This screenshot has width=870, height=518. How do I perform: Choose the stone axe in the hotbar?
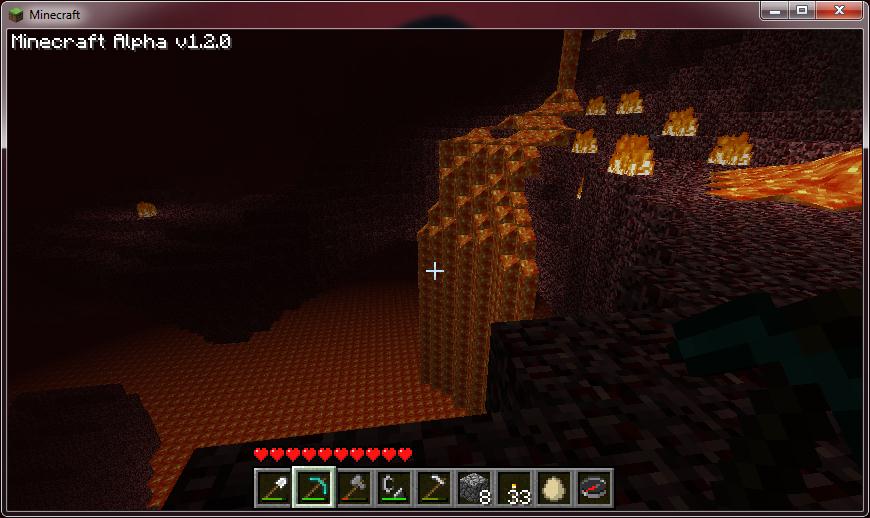coord(354,488)
